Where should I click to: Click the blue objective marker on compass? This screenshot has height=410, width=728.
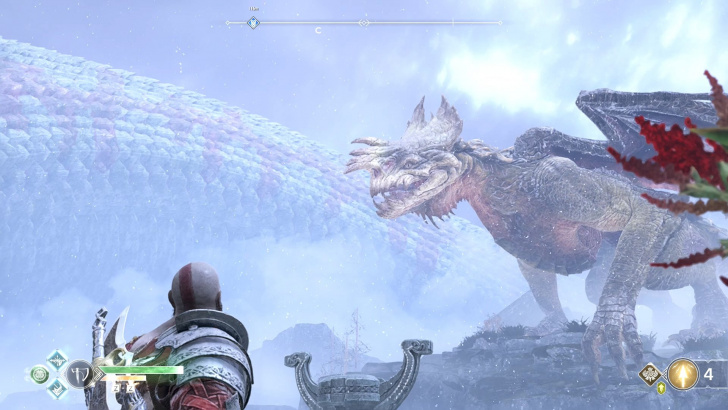coord(253,22)
